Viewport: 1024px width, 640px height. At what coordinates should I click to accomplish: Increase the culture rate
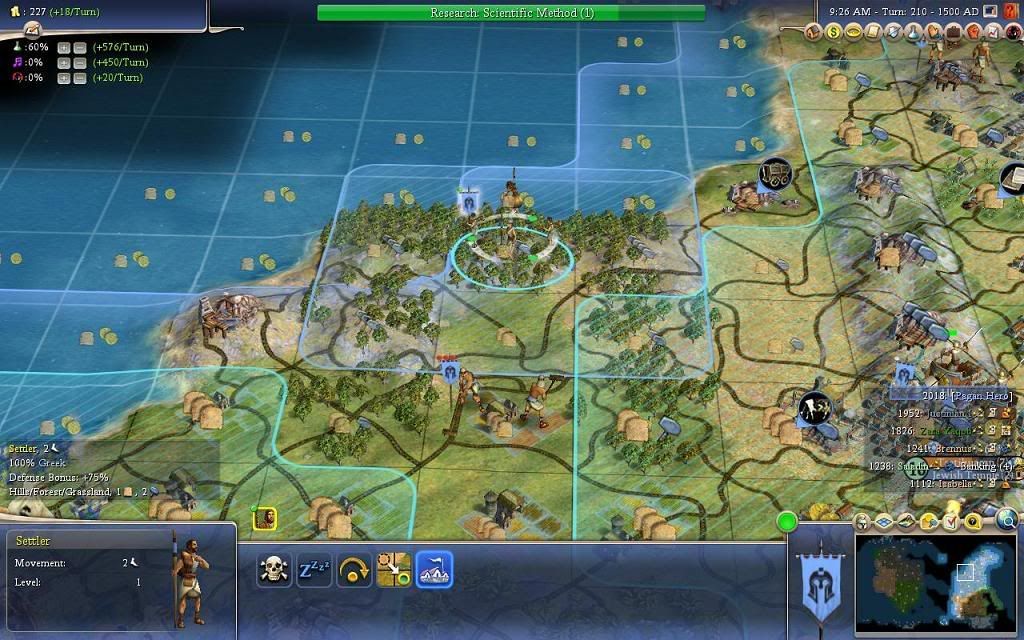tap(64, 62)
